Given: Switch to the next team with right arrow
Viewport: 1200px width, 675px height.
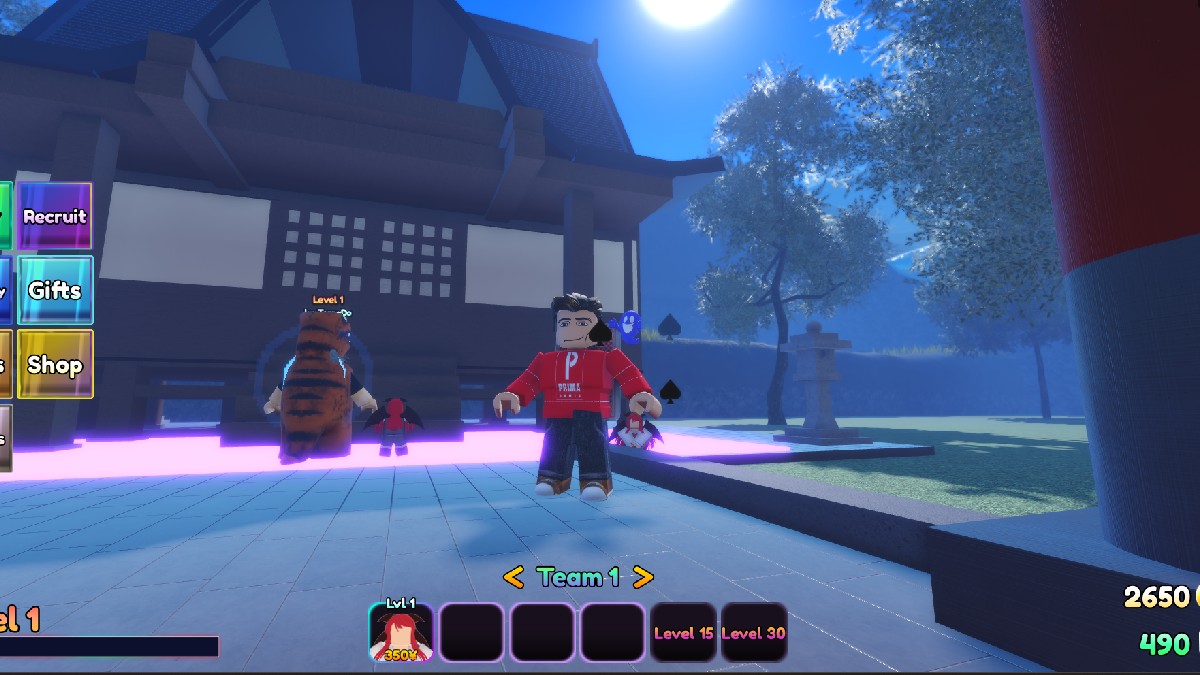Looking at the screenshot, I should pyautogui.click(x=643, y=577).
